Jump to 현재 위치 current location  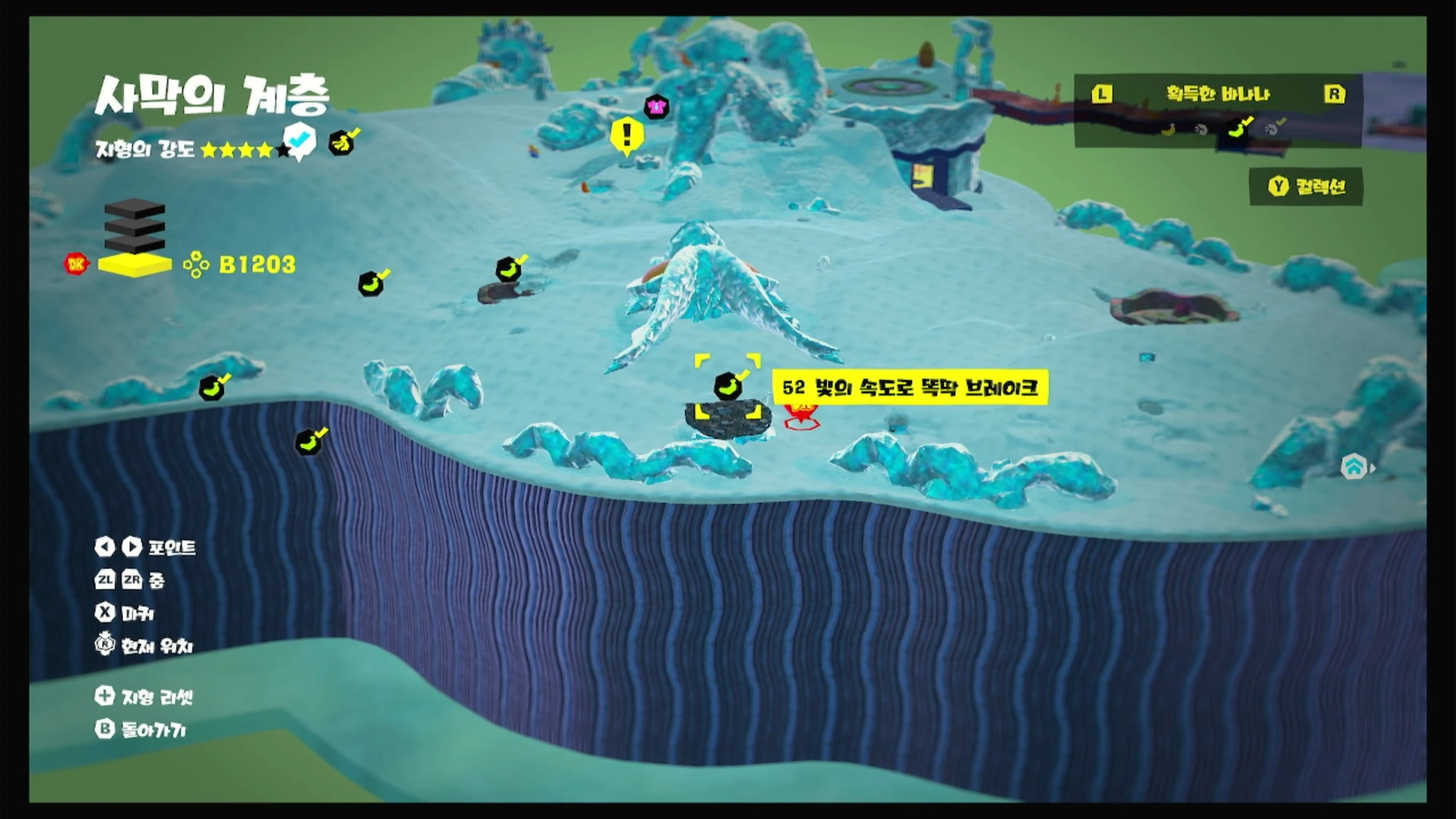coord(144,646)
